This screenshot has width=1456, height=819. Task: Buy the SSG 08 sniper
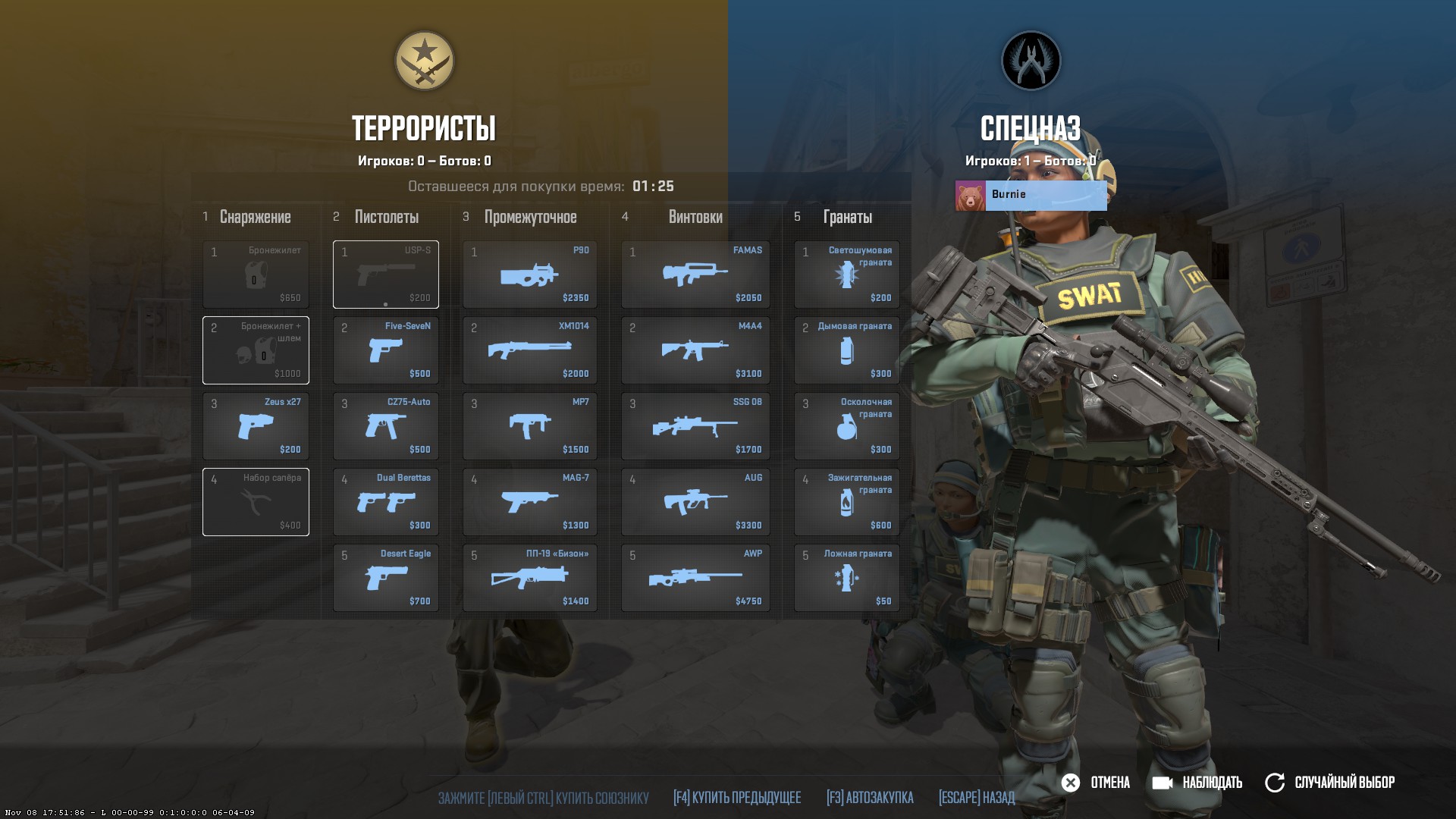(x=695, y=426)
